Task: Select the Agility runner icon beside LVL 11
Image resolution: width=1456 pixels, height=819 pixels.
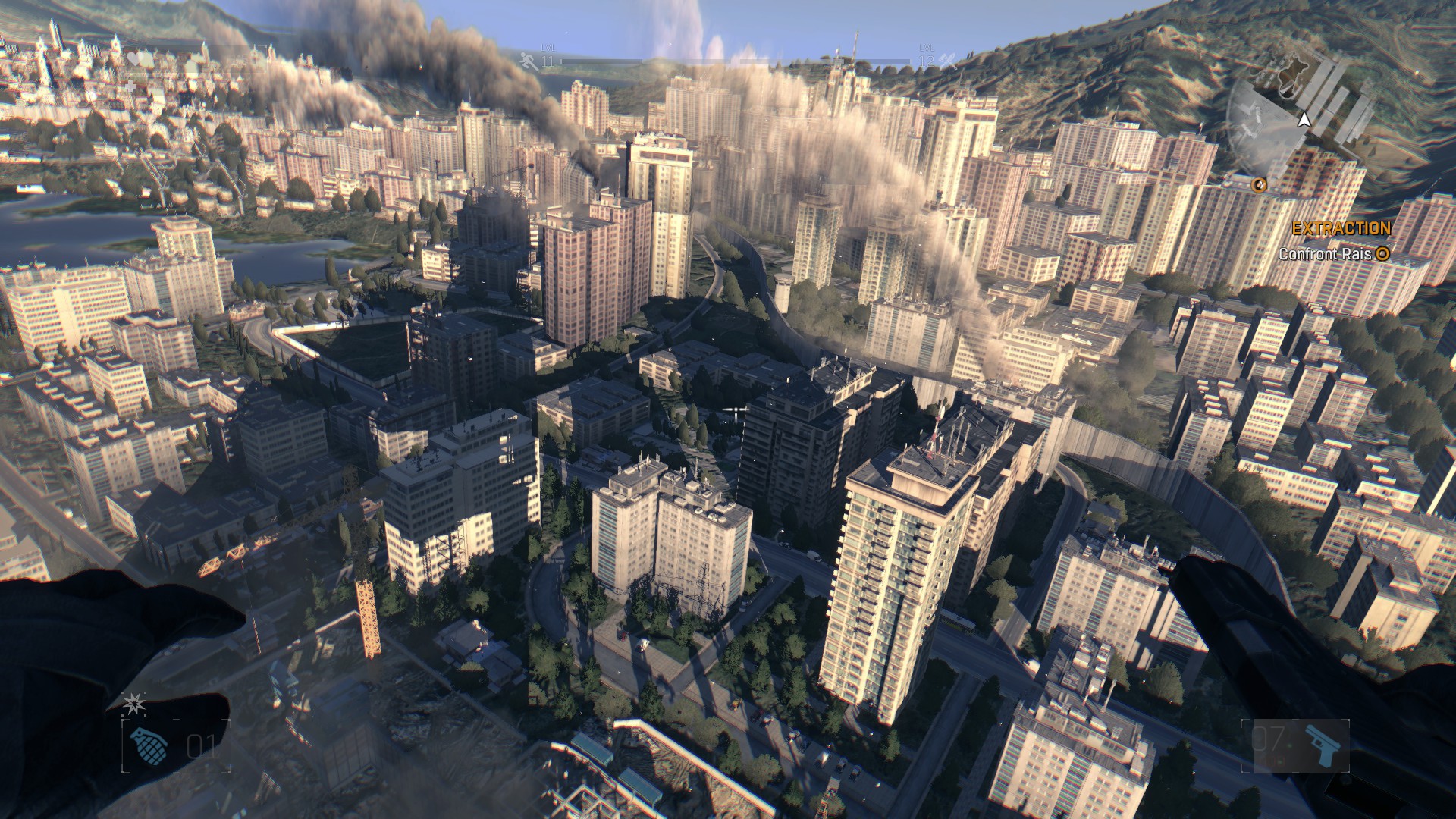Action: (x=526, y=61)
